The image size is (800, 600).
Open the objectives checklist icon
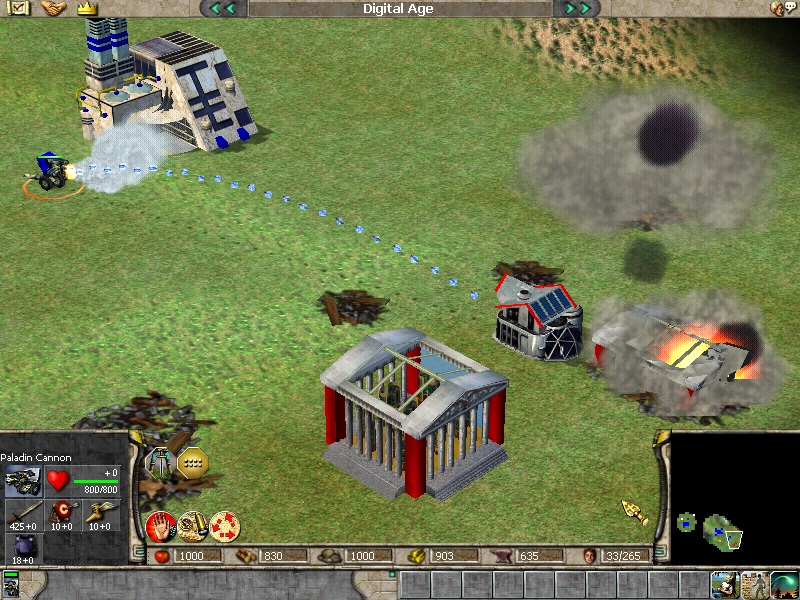pos(20,8)
